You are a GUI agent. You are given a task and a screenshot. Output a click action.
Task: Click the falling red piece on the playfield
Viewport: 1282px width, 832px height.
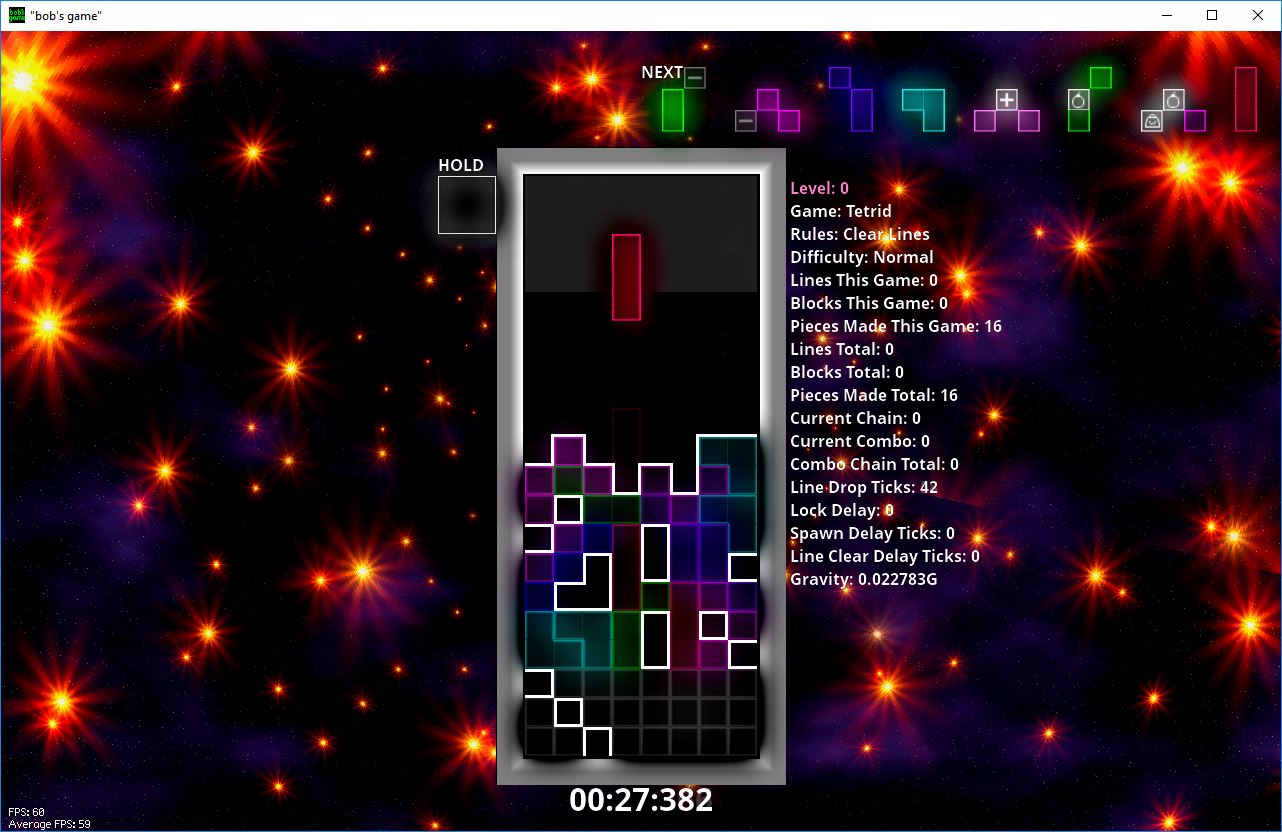(x=625, y=275)
